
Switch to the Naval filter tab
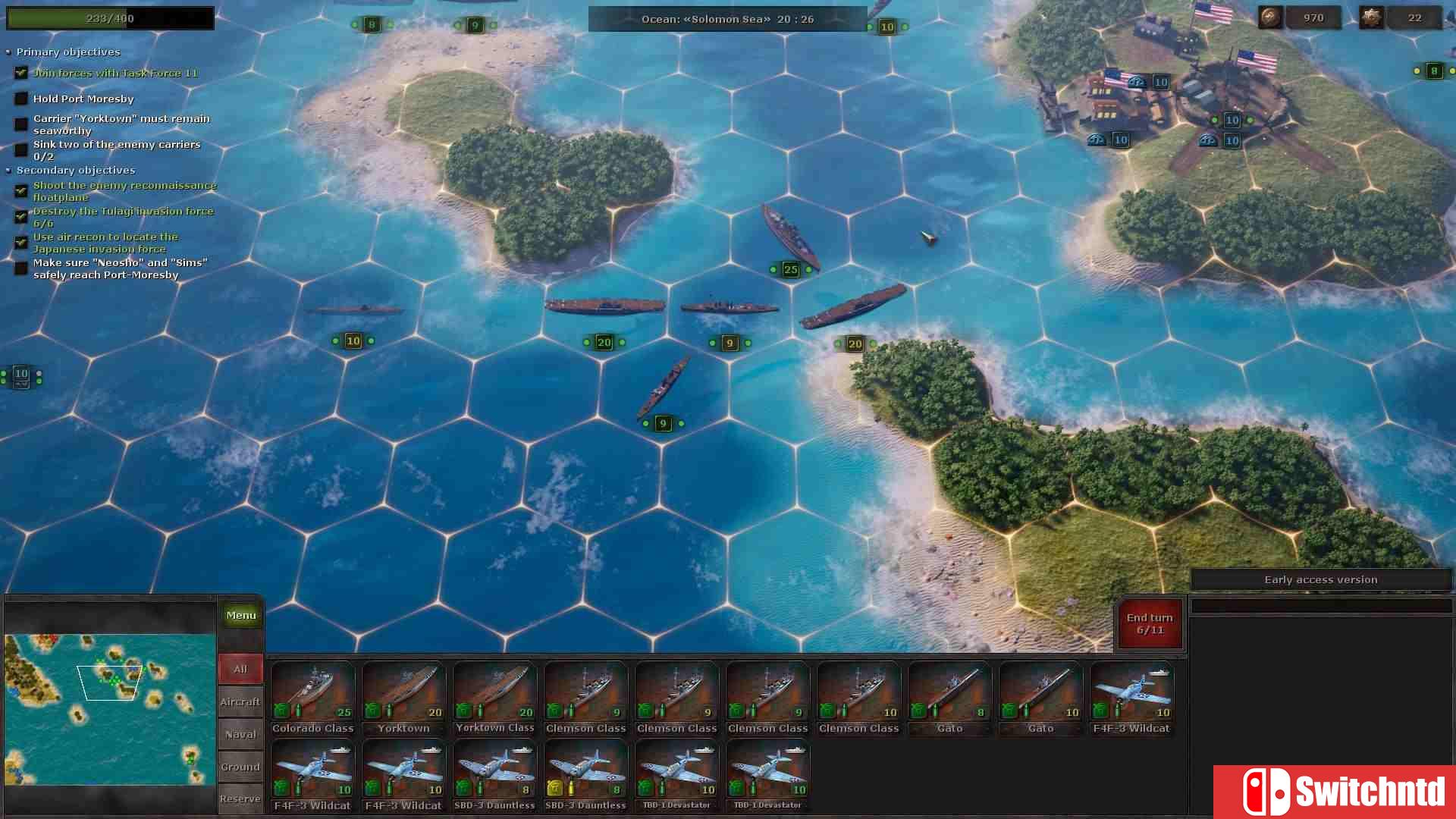tap(240, 734)
